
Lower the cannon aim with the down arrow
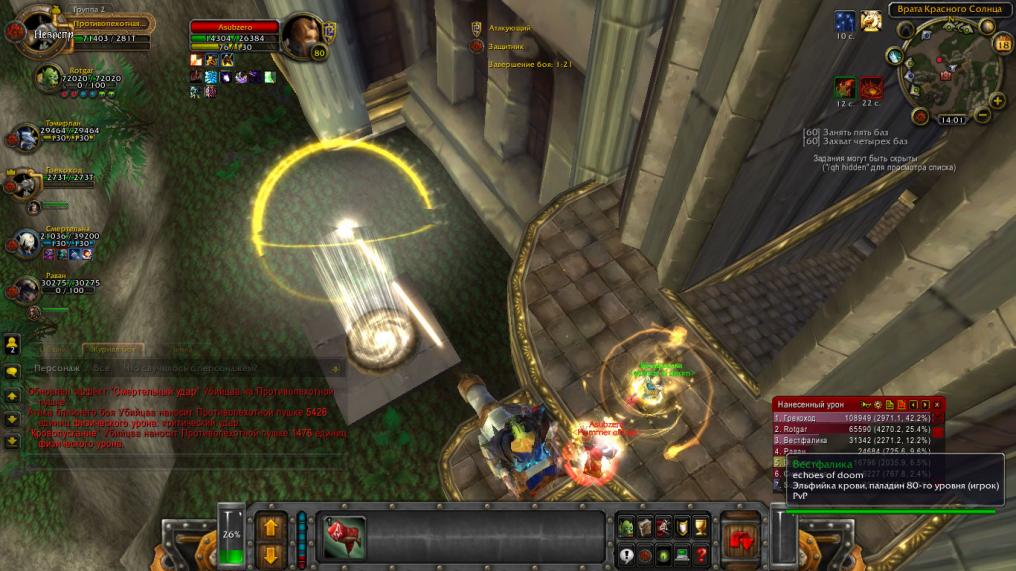[x=272, y=554]
